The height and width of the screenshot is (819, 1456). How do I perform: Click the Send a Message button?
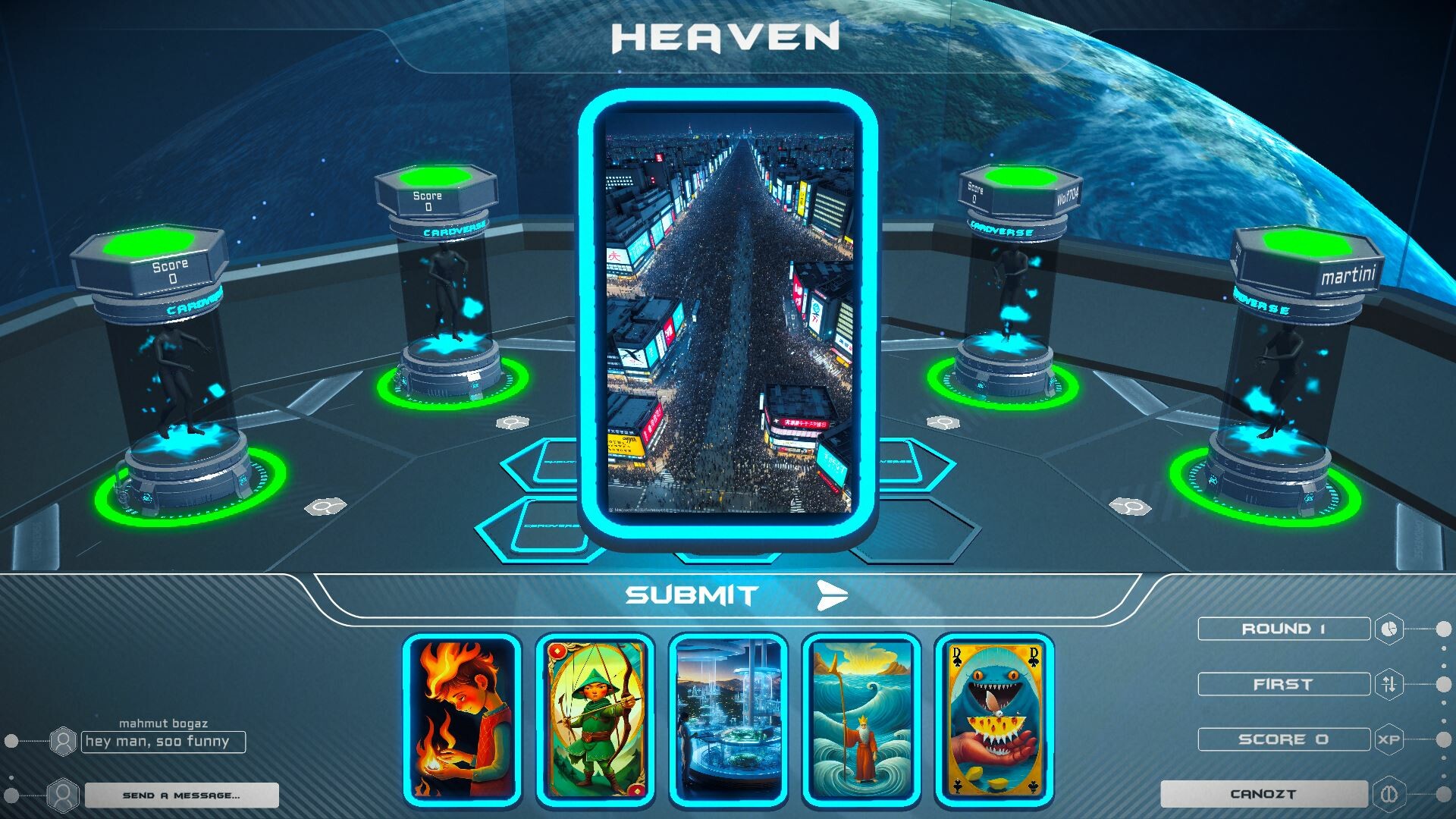pos(182,795)
